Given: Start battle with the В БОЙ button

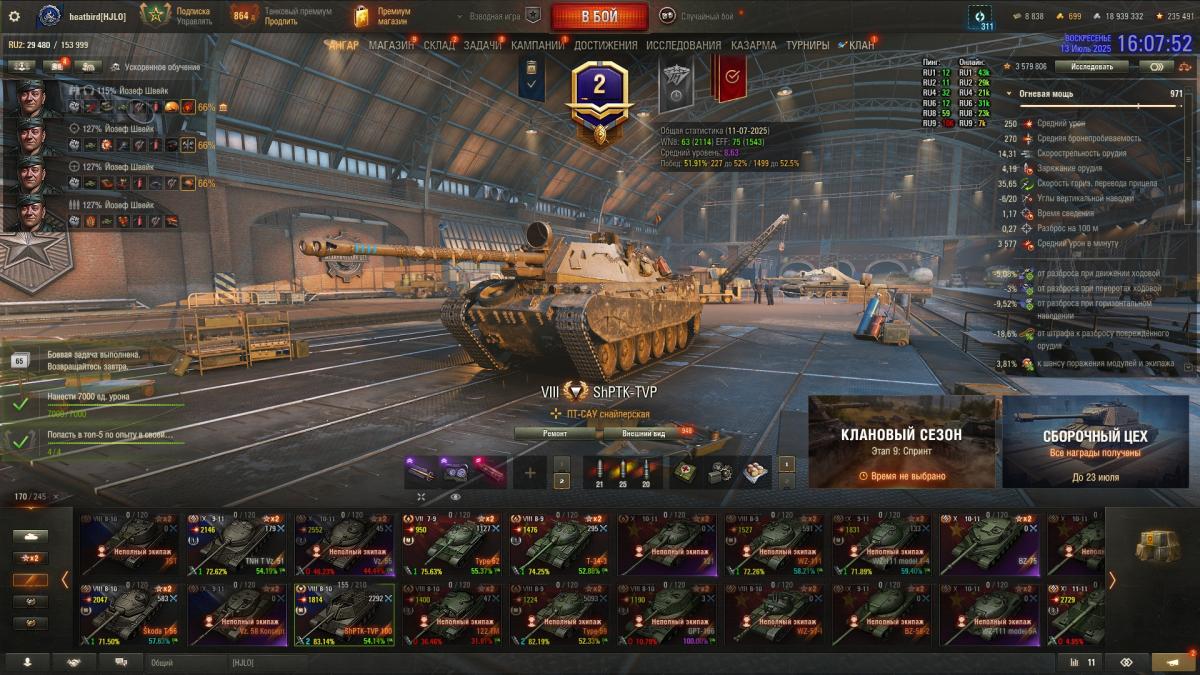Looking at the screenshot, I should pos(599,16).
